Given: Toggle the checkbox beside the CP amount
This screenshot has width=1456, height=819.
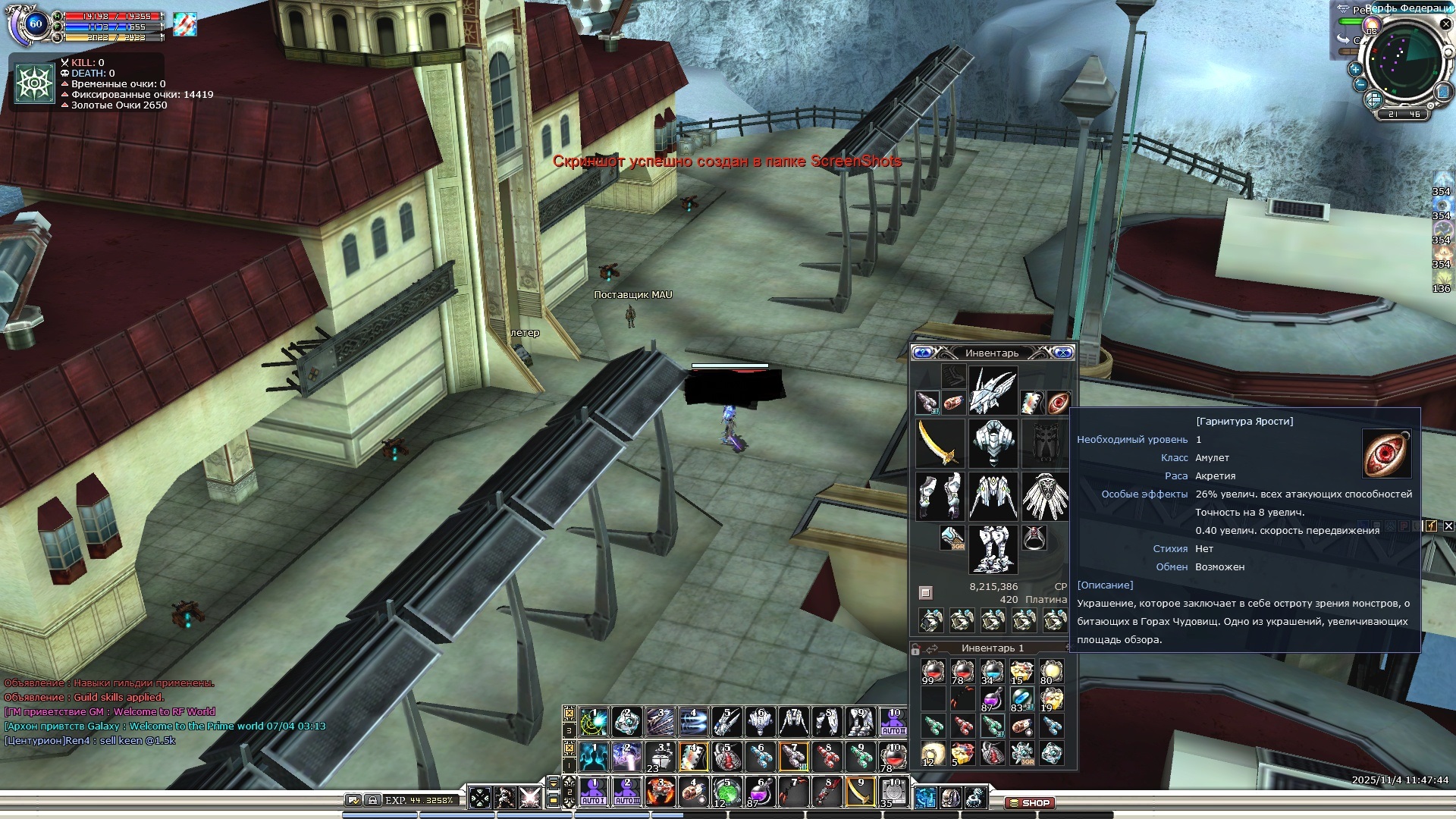Looking at the screenshot, I should point(925,592).
